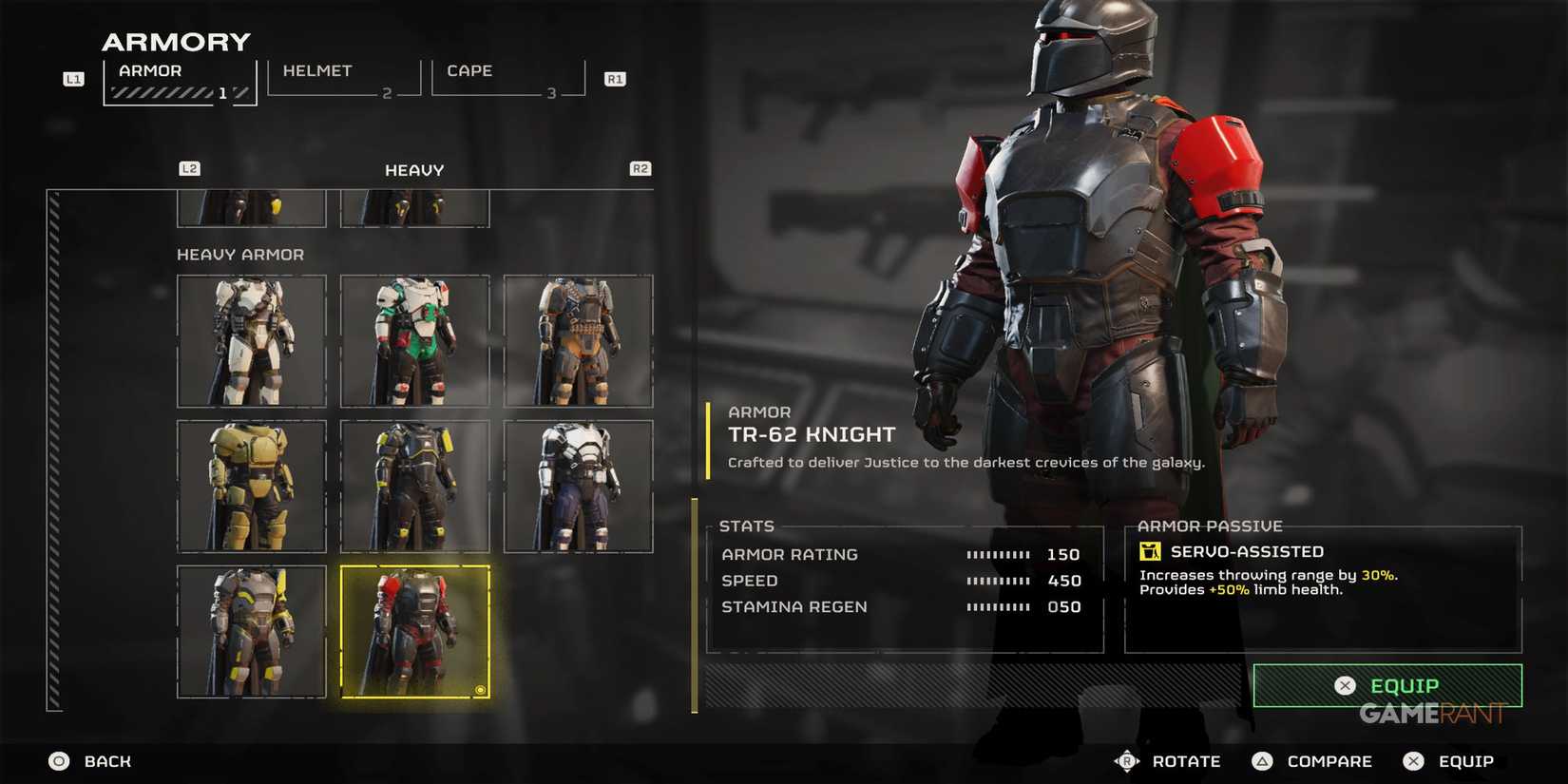The image size is (1568, 784).
Task: Toggle the Heavy category header
Action: [x=413, y=169]
